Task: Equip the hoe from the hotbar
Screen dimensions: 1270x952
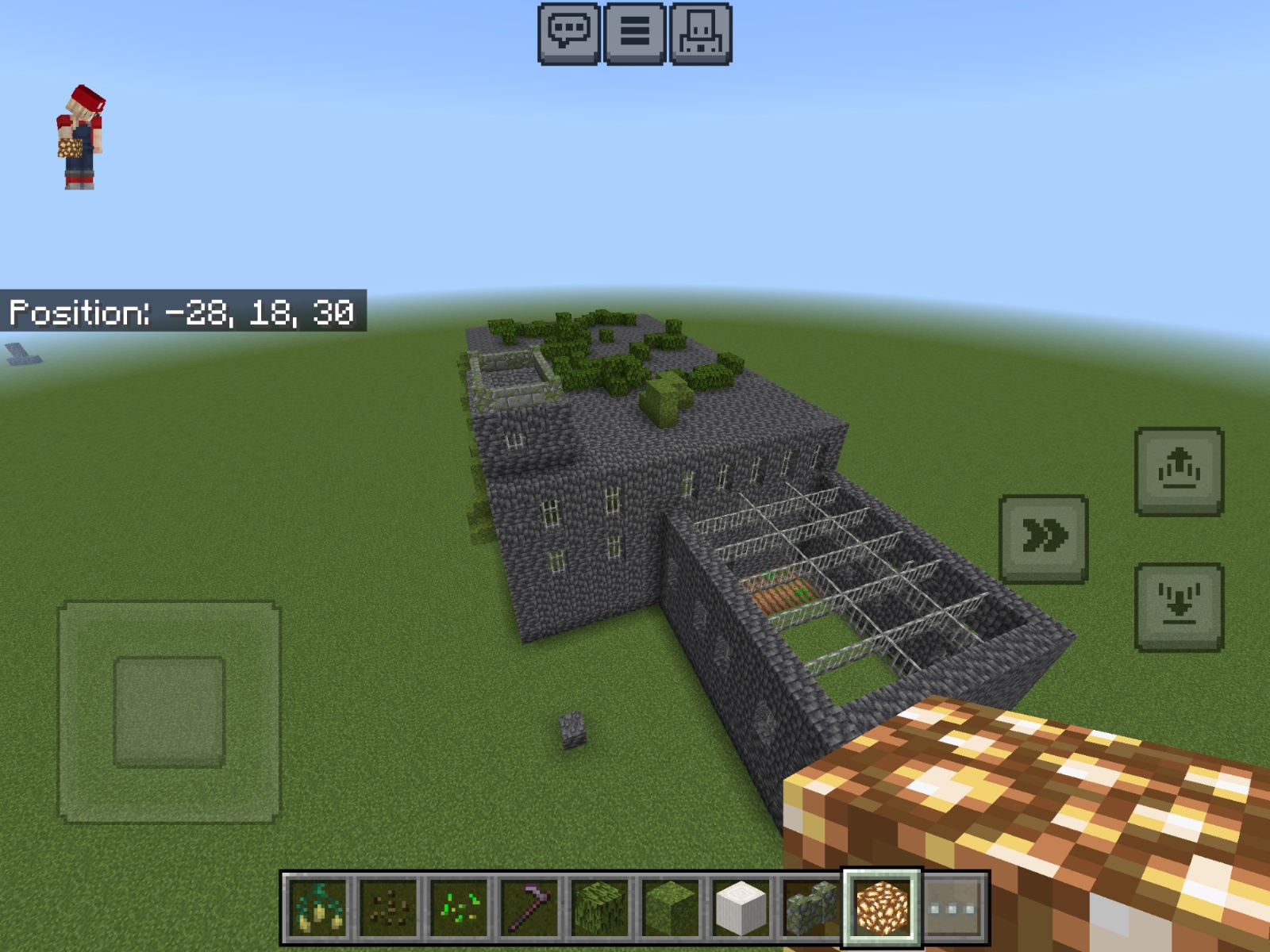Action: [529, 908]
